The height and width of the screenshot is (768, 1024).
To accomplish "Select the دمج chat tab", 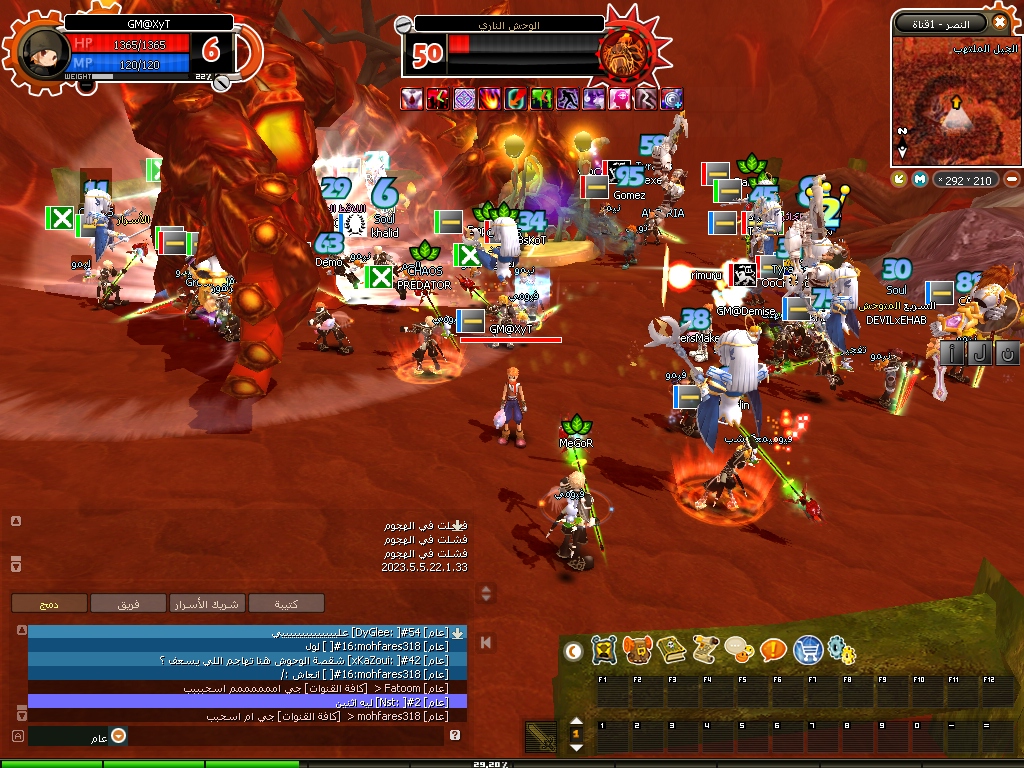I will click(x=48, y=603).
